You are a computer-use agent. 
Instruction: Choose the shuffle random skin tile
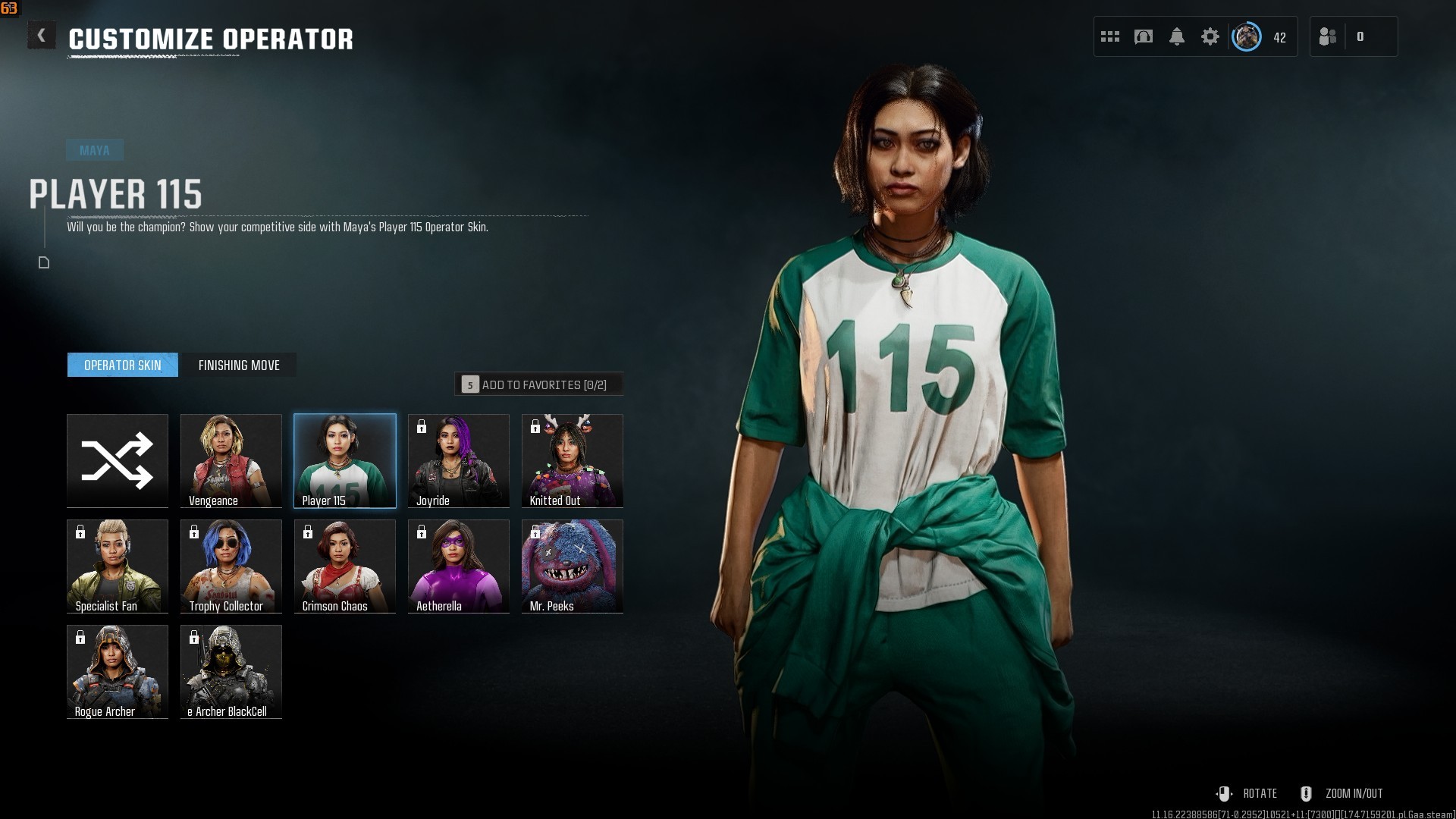118,460
